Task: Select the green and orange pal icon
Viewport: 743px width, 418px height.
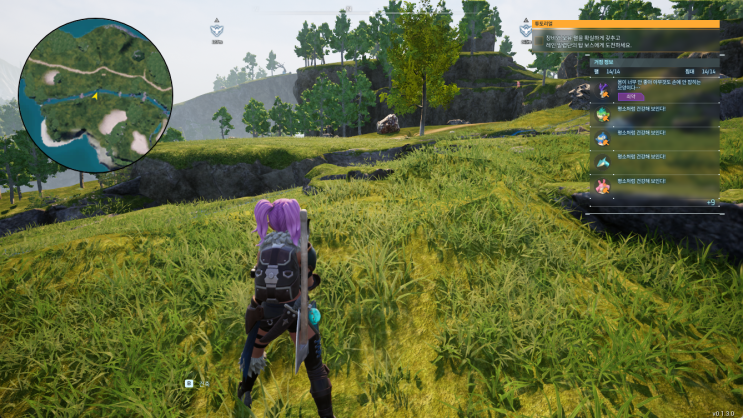Action: pyautogui.click(x=602, y=114)
